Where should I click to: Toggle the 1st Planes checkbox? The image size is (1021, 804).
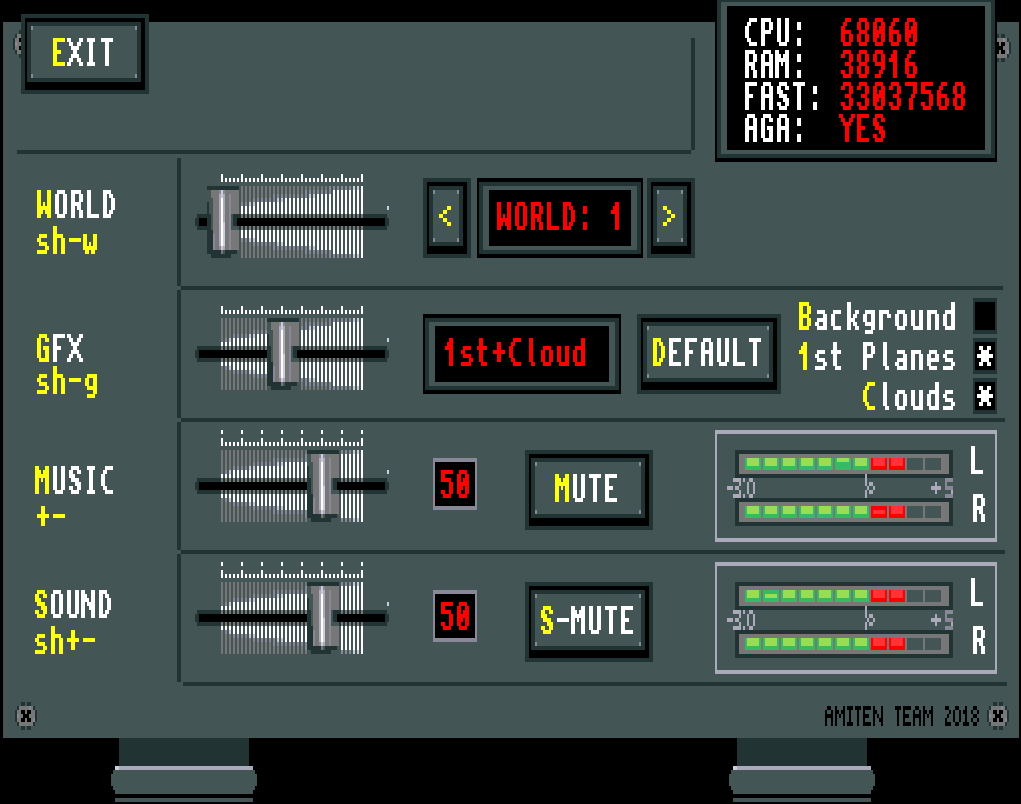coord(984,356)
